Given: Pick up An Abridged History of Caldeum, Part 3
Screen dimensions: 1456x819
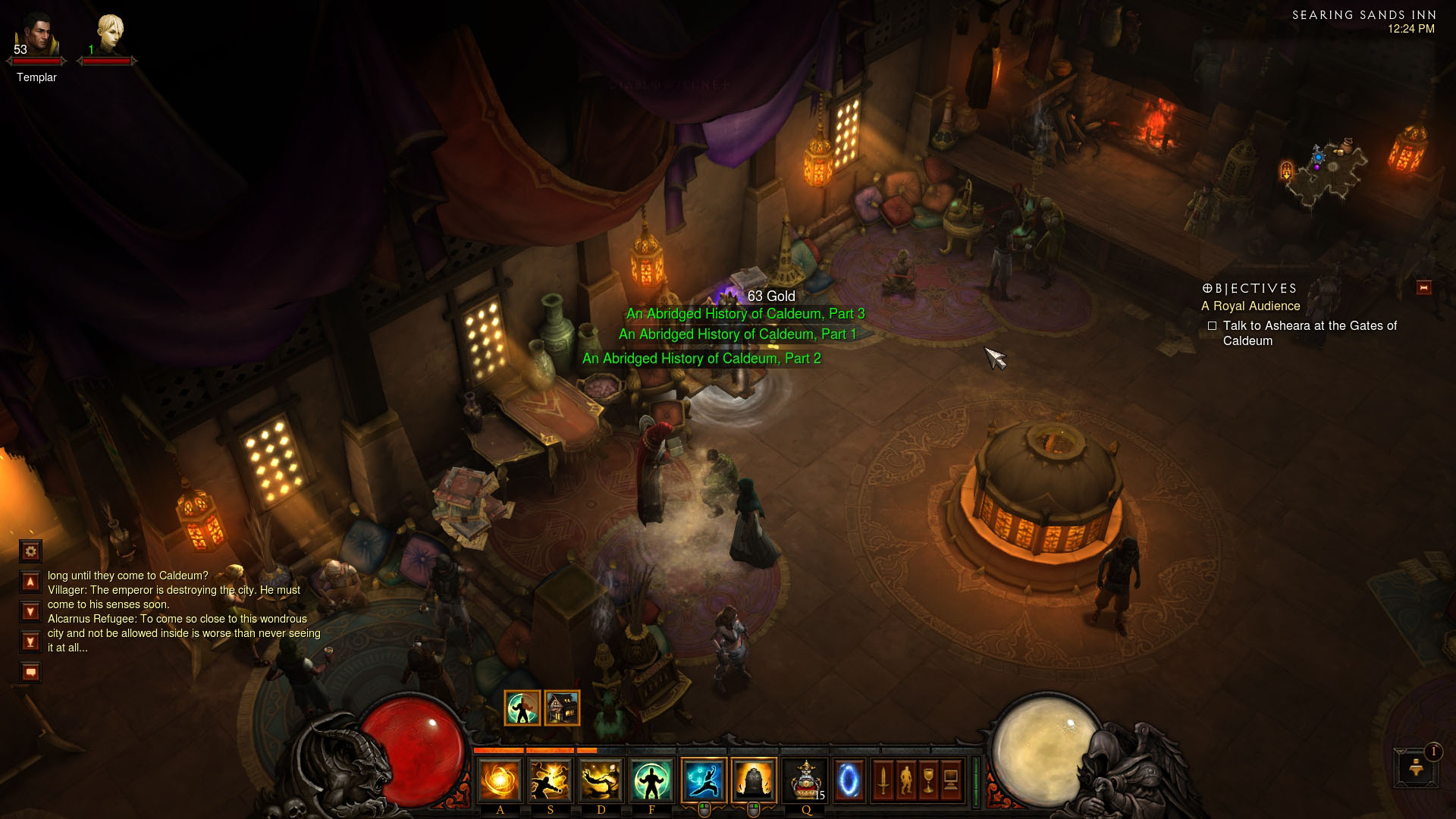Looking at the screenshot, I should [745, 314].
